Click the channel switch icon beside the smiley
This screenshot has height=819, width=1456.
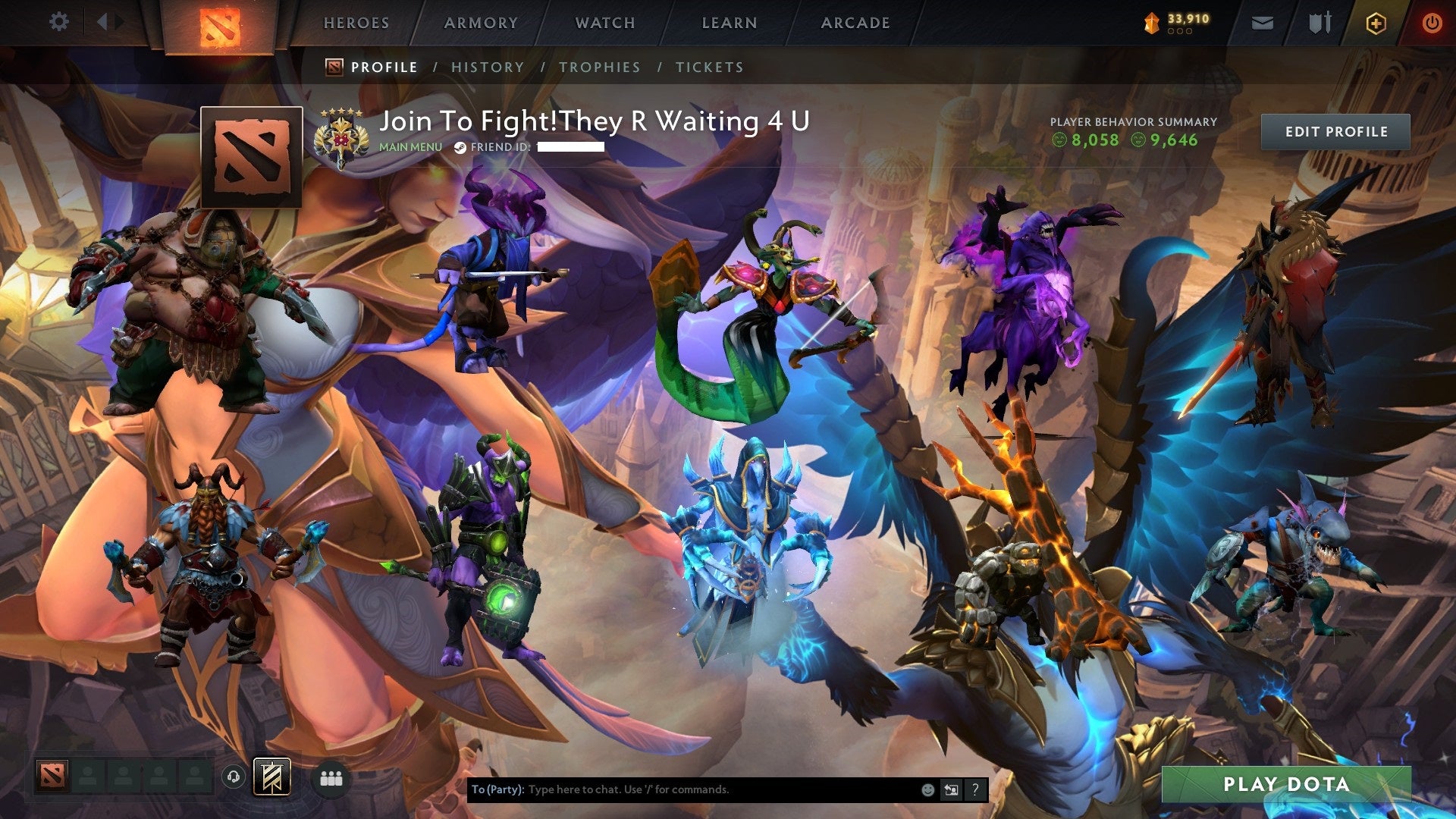pyautogui.click(x=950, y=789)
